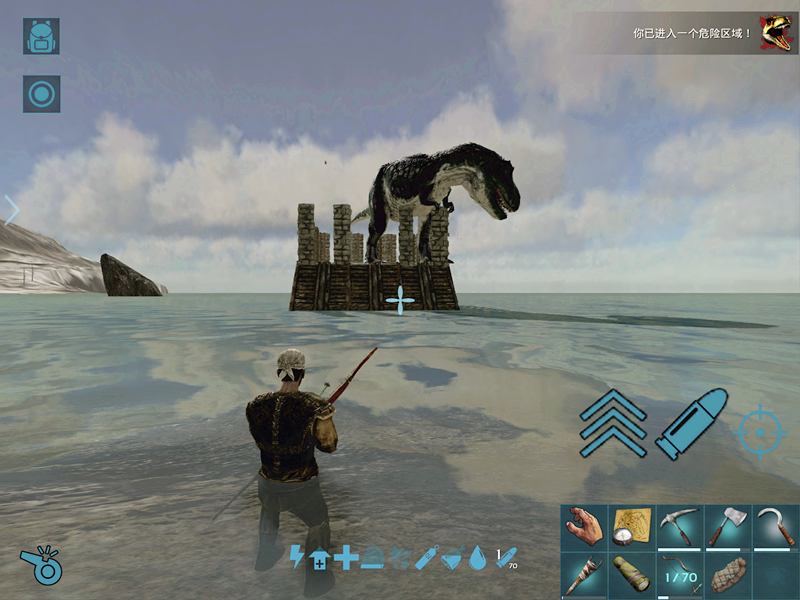The width and height of the screenshot is (800, 600).
Task: Tap the circle record button
Action: [41, 94]
